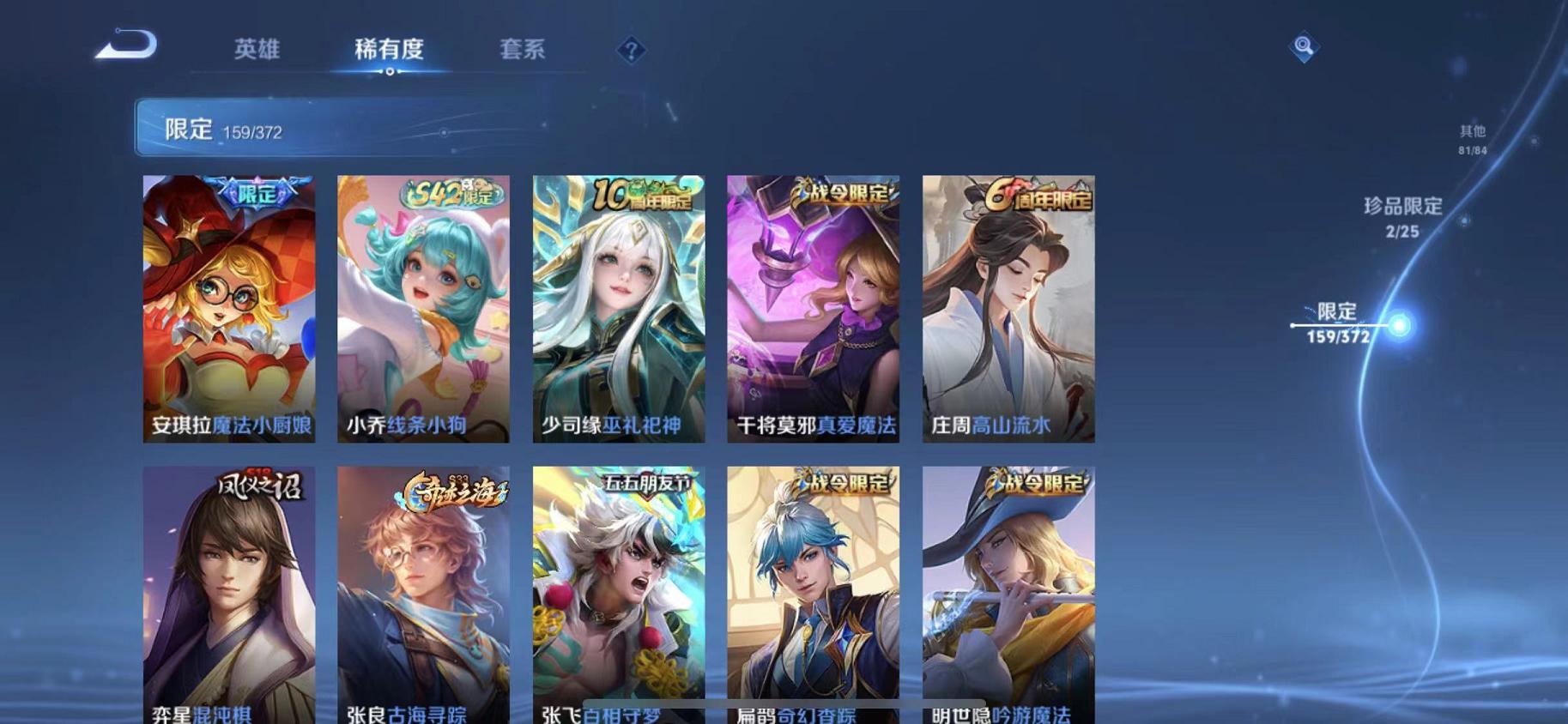The image size is (1568, 724).
Task: Select the 稀有度 tab
Action: click(390, 50)
